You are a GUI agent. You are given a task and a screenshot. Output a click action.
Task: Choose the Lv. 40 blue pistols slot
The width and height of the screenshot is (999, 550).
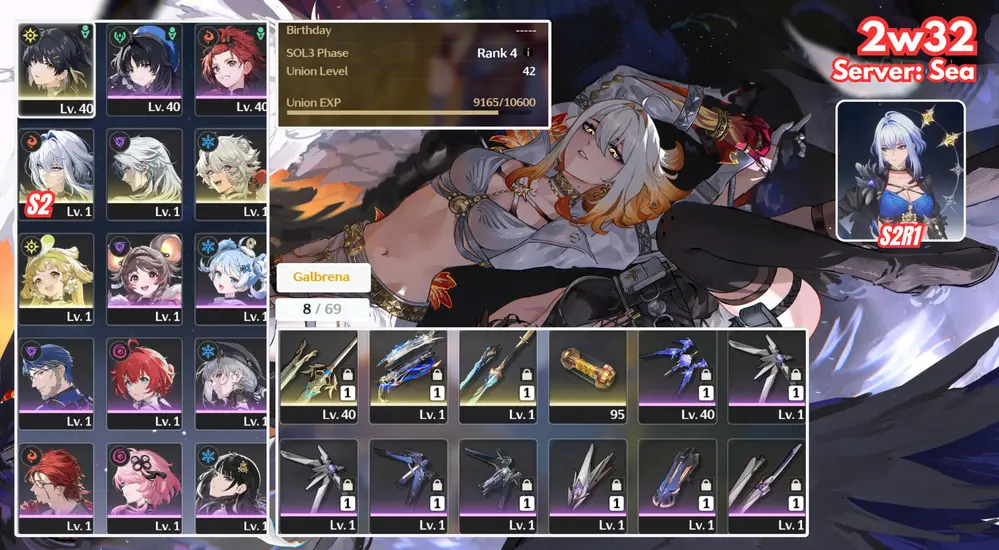674,374
